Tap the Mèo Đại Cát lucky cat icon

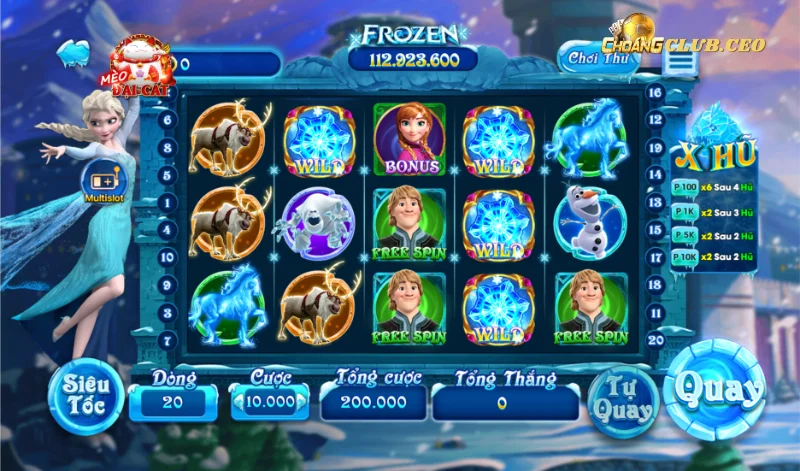(138, 66)
